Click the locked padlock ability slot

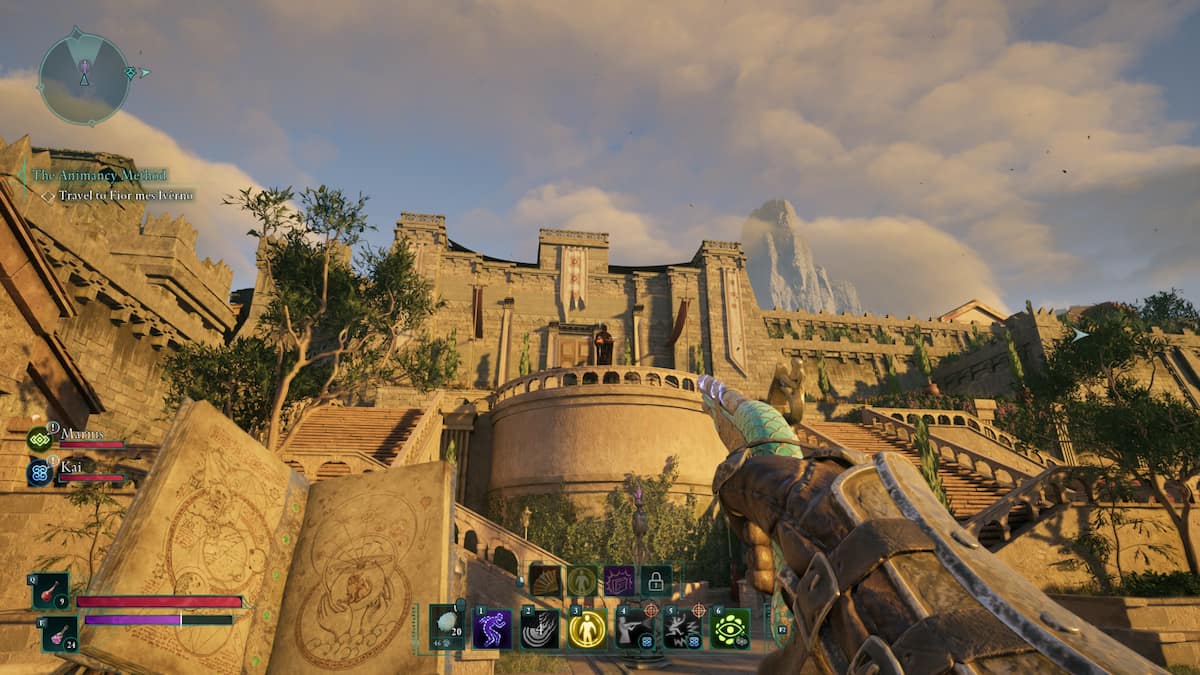[656, 581]
